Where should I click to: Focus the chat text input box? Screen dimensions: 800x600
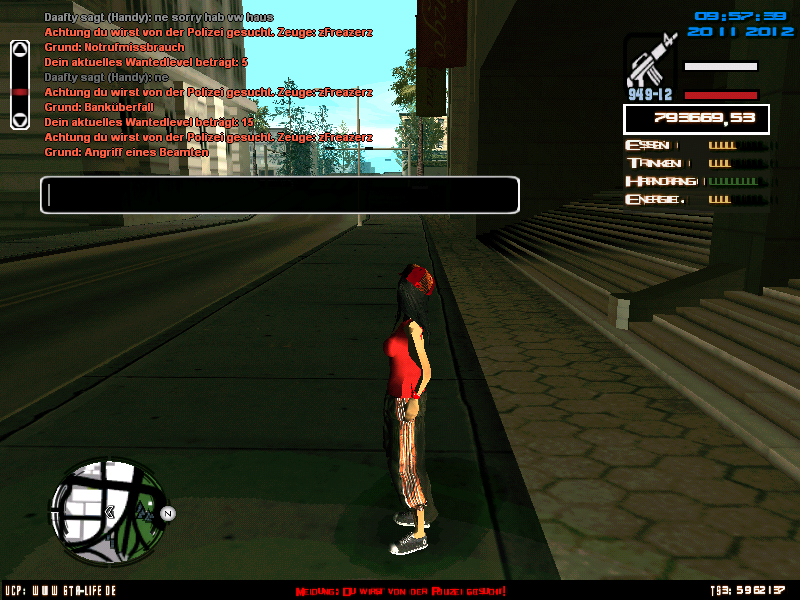pos(280,195)
